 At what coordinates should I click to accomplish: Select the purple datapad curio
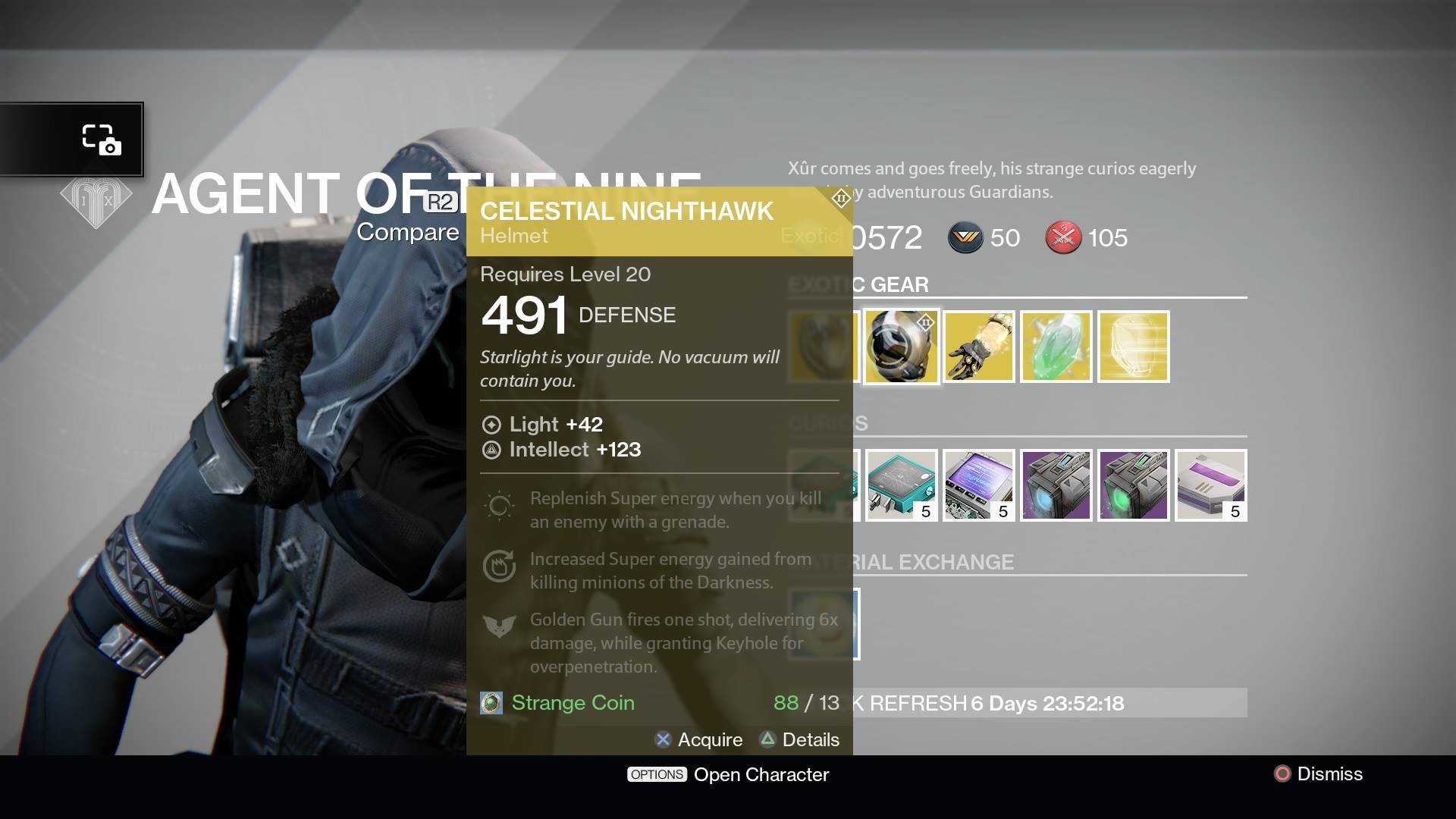[978, 485]
